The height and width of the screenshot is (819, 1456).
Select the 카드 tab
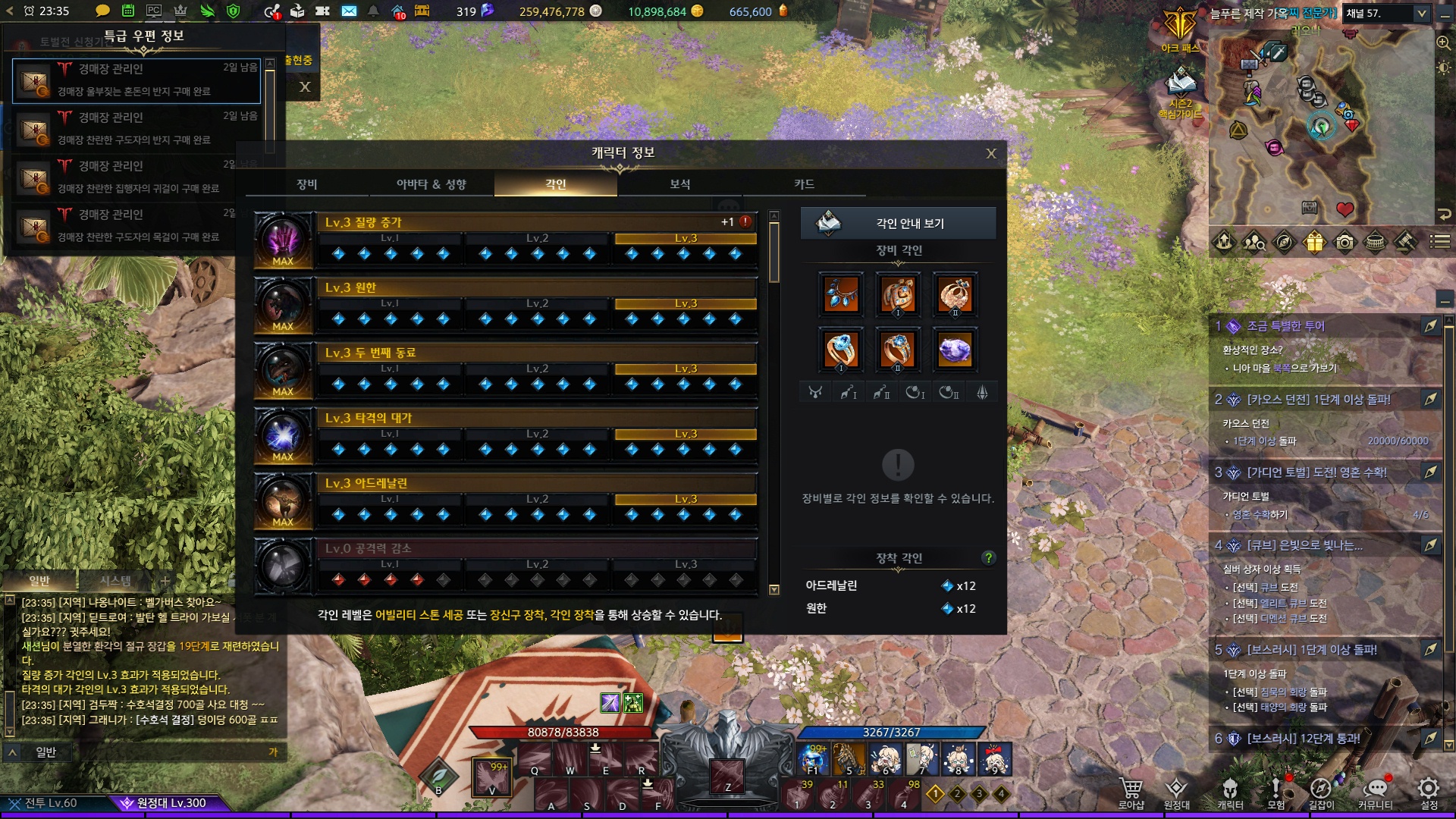(x=804, y=184)
